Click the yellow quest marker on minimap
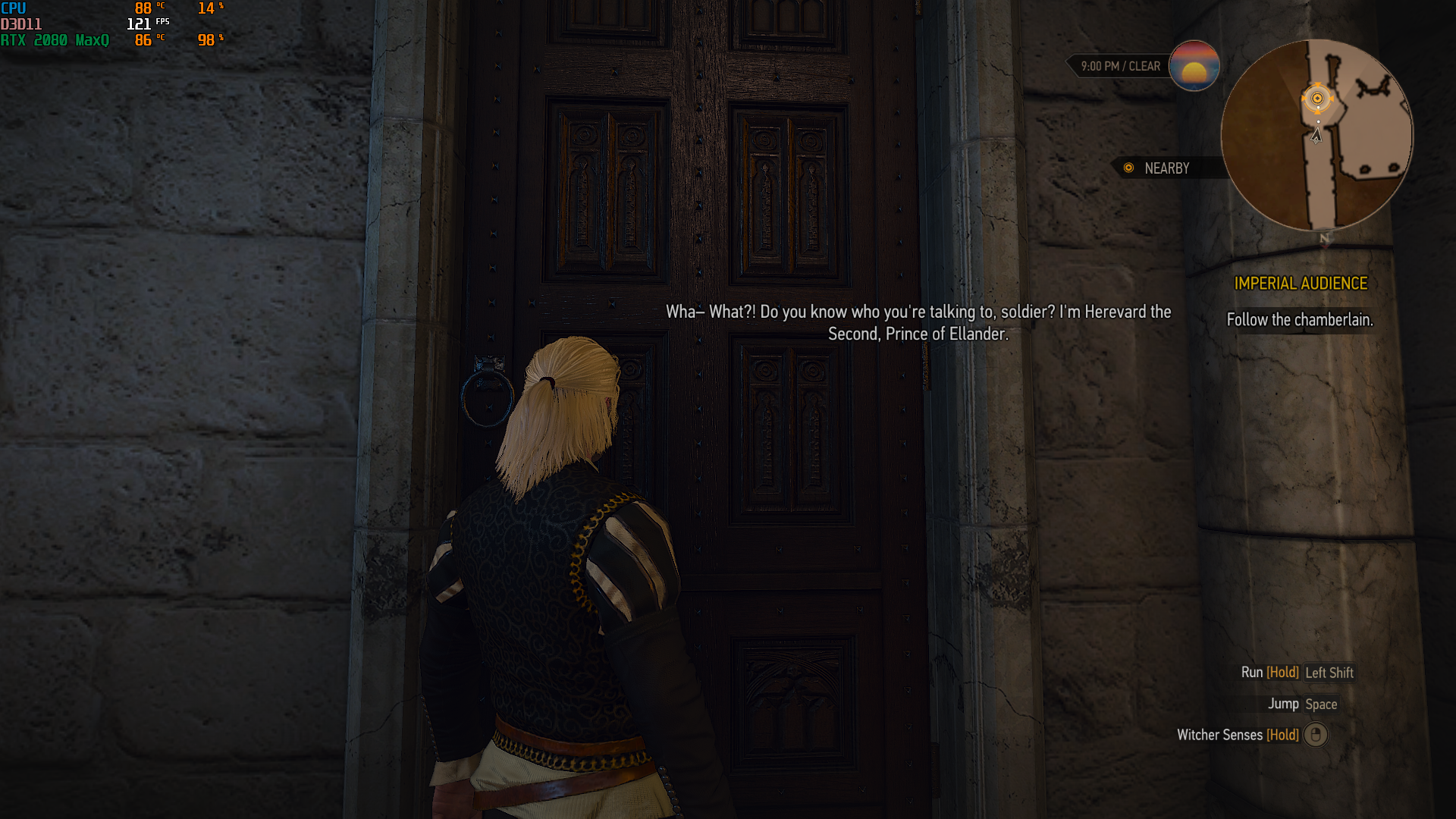Viewport: 1456px width, 819px height. [x=1317, y=99]
